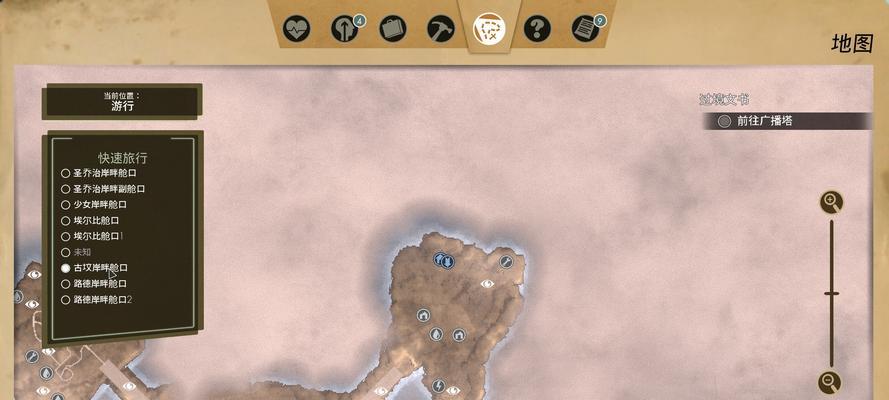Select the map tab icon
The width and height of the screenshot is (889, 400).
488,27
